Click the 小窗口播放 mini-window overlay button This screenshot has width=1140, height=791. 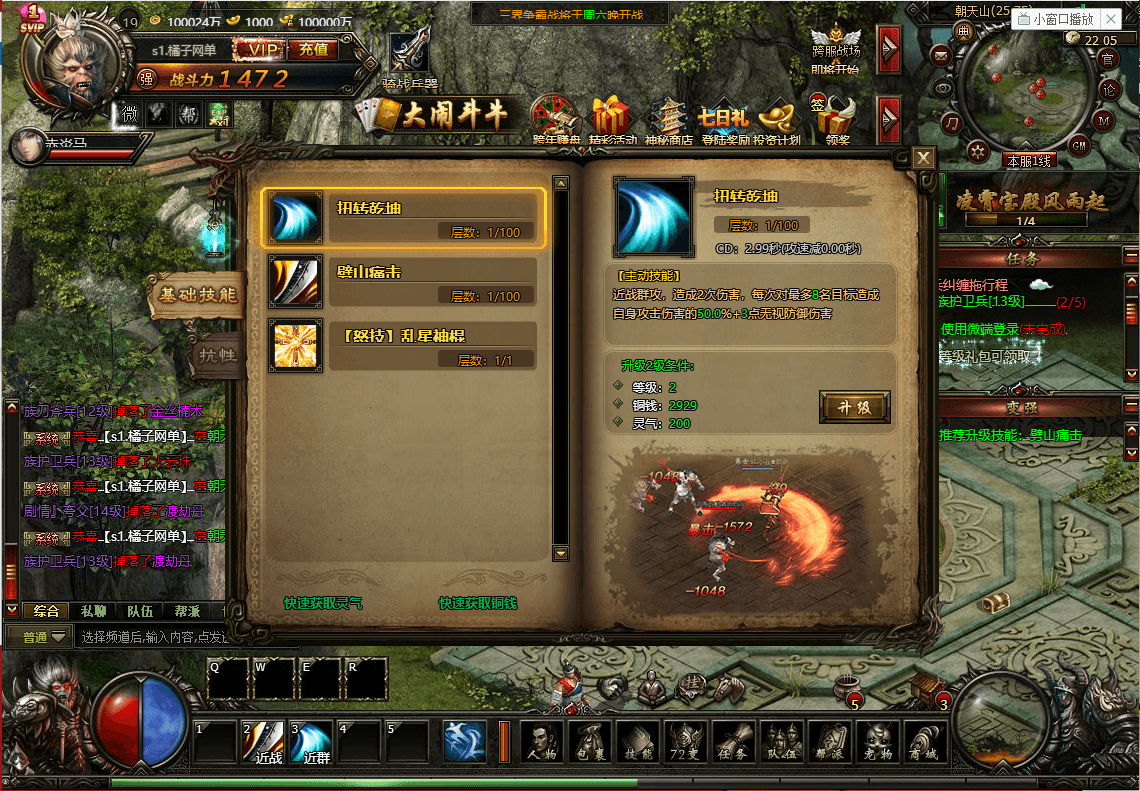click(x=1065, y=19)
